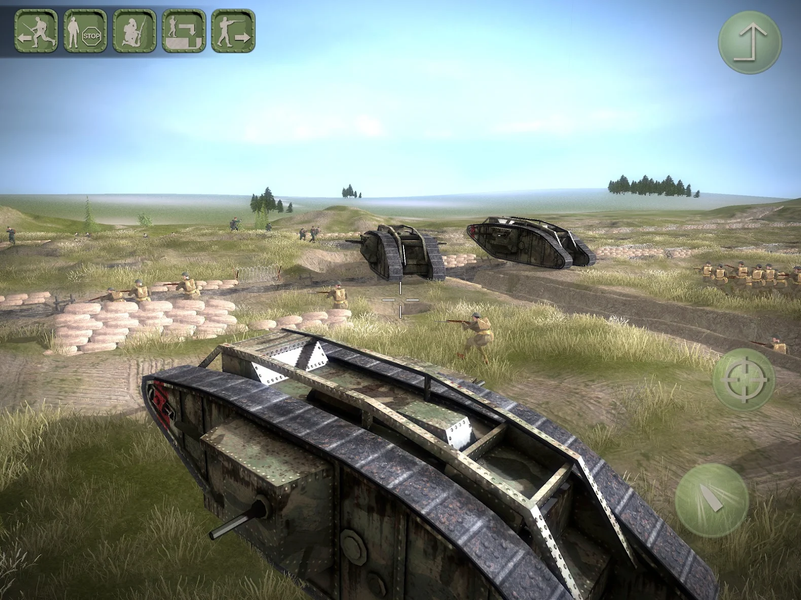Fire the tank gun with the shell button

pos(712,499)
